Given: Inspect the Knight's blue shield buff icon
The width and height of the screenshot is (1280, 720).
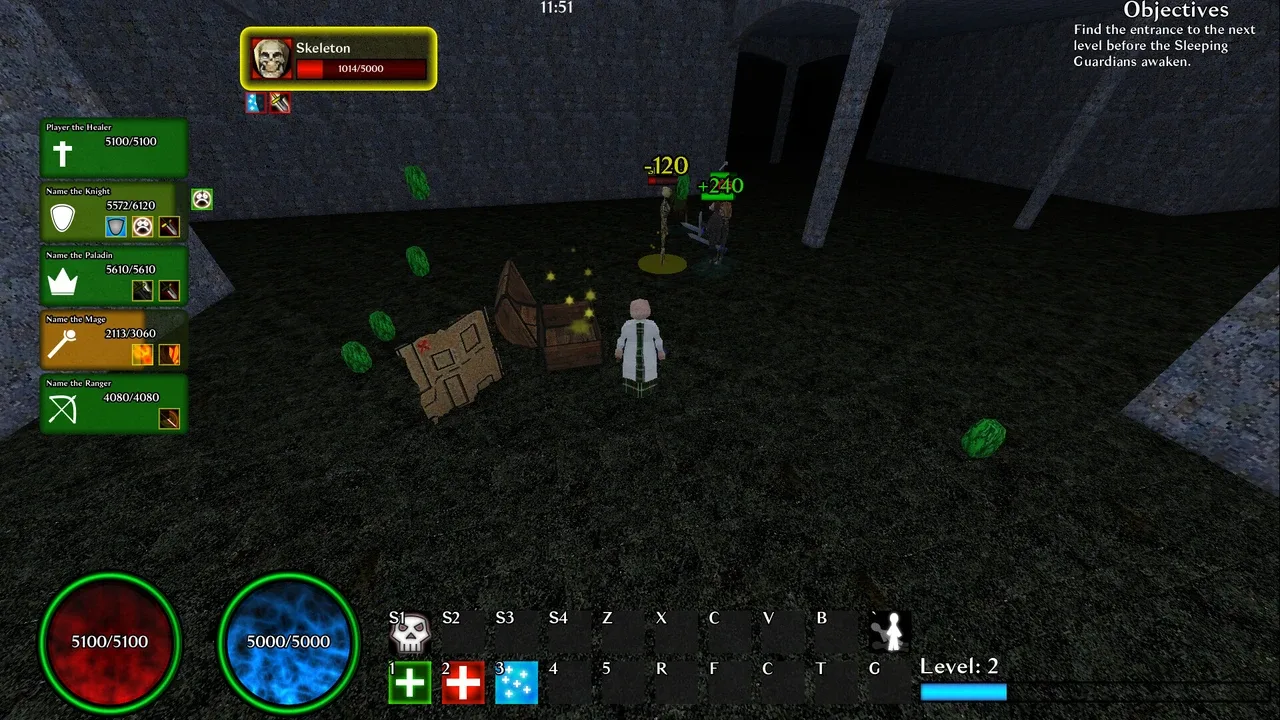Looking at the screenshot, I should coord(117,227).
